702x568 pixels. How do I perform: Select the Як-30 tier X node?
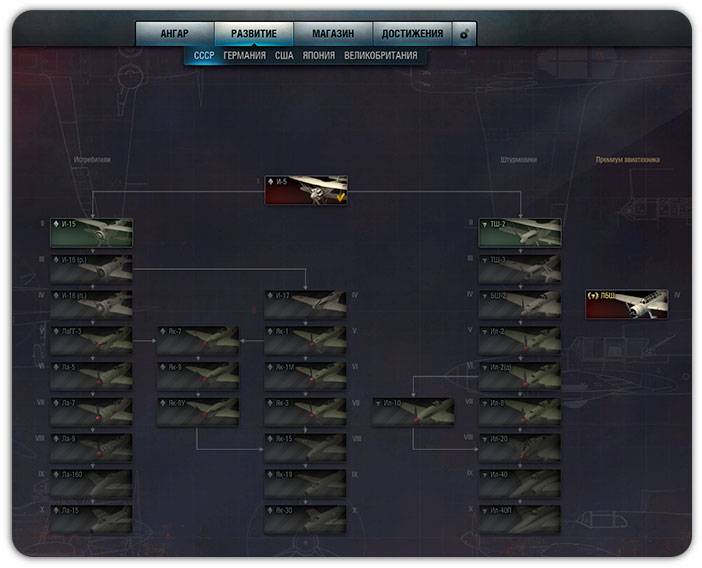tap(305, 520)
